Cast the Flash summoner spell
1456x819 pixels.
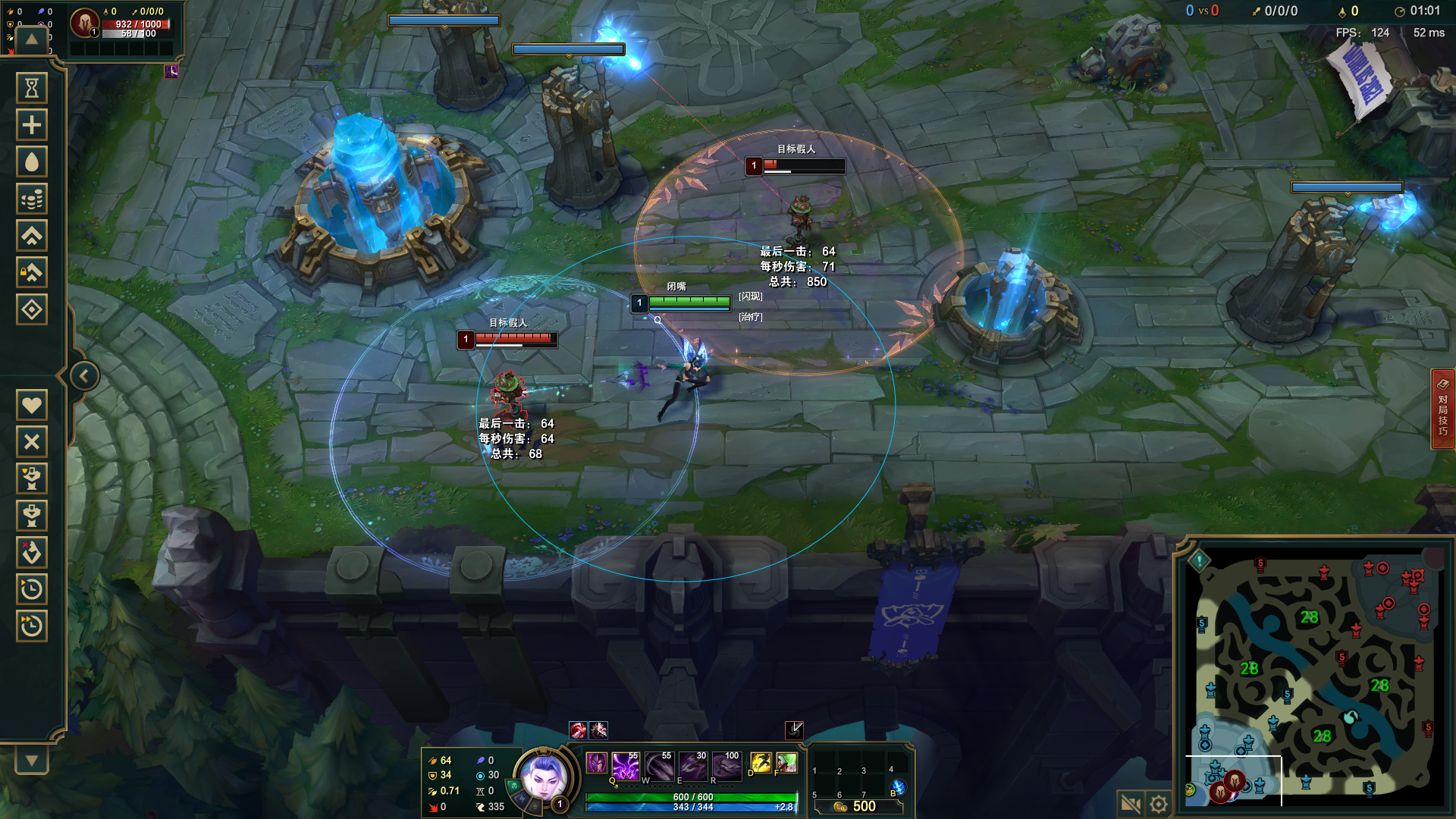[760, 762]
